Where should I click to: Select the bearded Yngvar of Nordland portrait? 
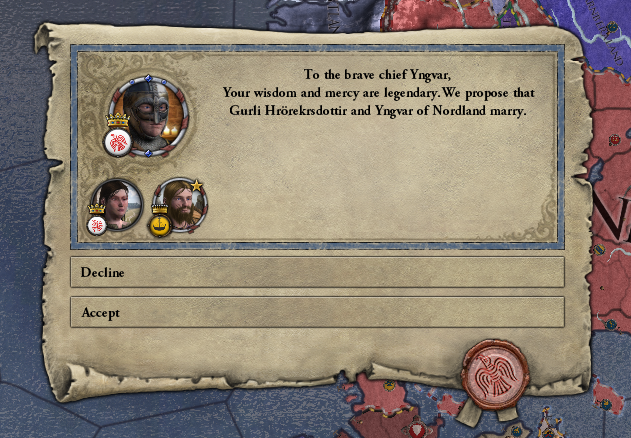click(x=181, y=201)
